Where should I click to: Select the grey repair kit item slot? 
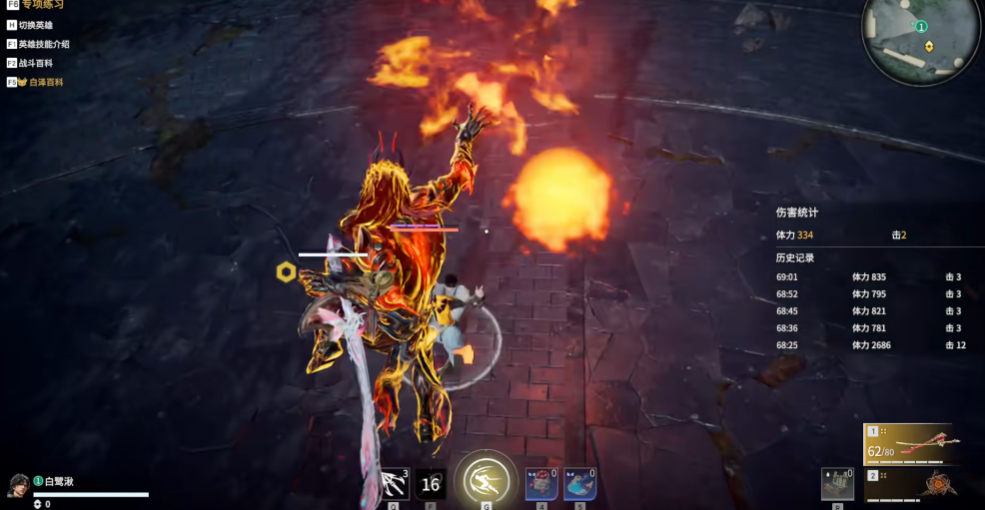pyautogui.click(x=837, y=484)
